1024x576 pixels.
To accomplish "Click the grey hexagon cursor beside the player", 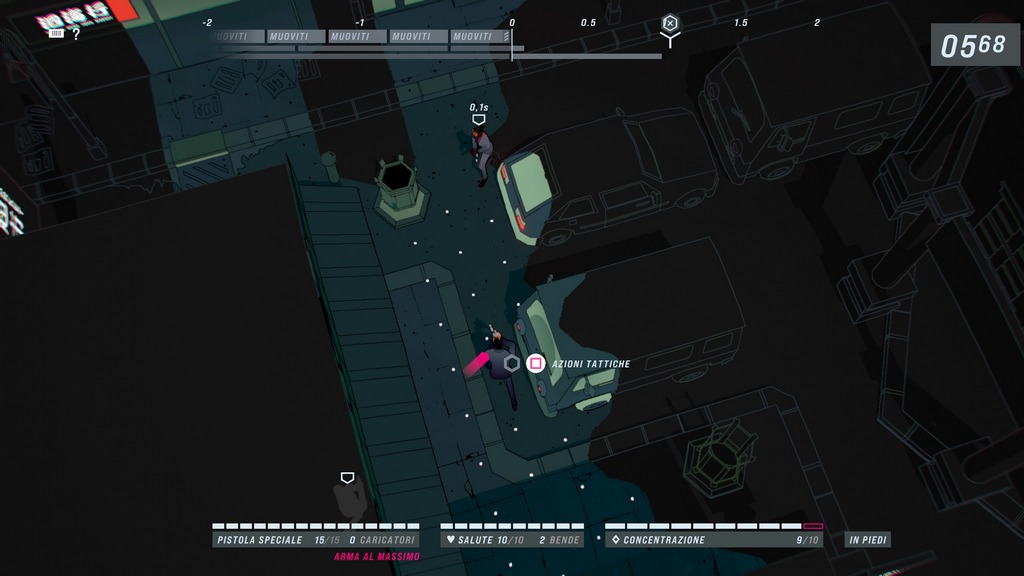I will point(512,363).
